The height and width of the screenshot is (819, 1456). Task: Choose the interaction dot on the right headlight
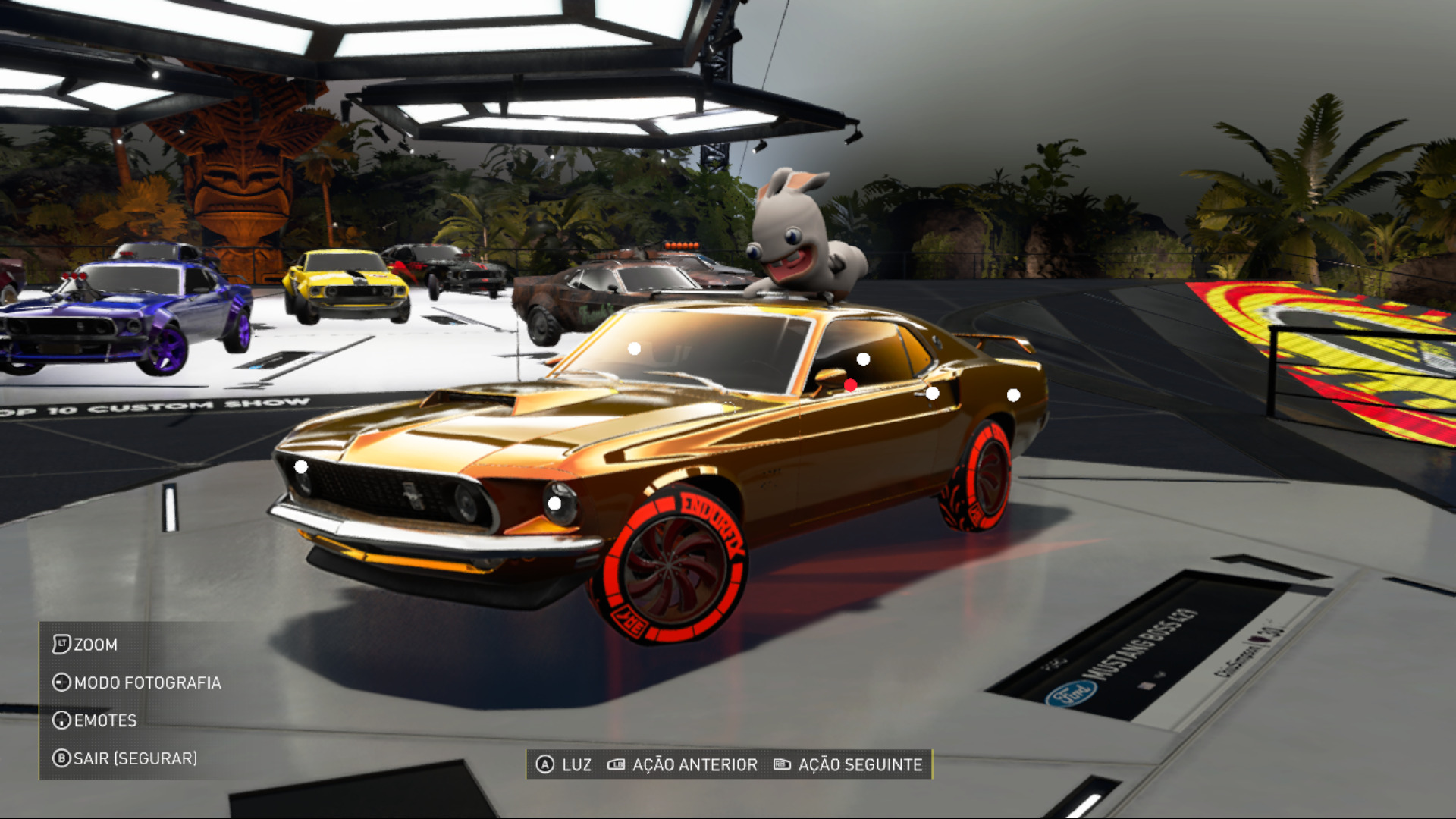click(x=554, y=504)
